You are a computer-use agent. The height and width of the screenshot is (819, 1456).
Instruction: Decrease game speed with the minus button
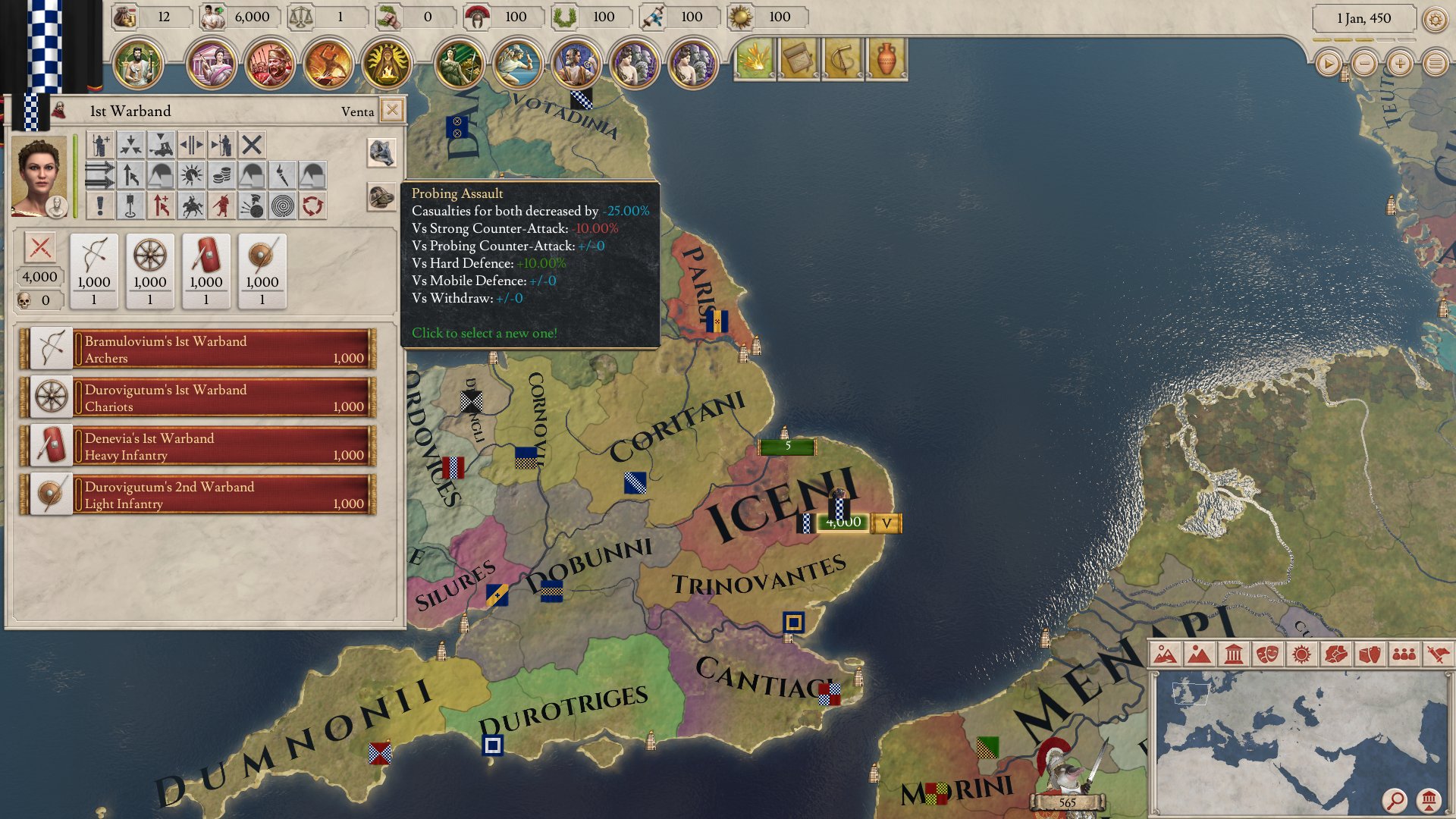click(1364, 64)
